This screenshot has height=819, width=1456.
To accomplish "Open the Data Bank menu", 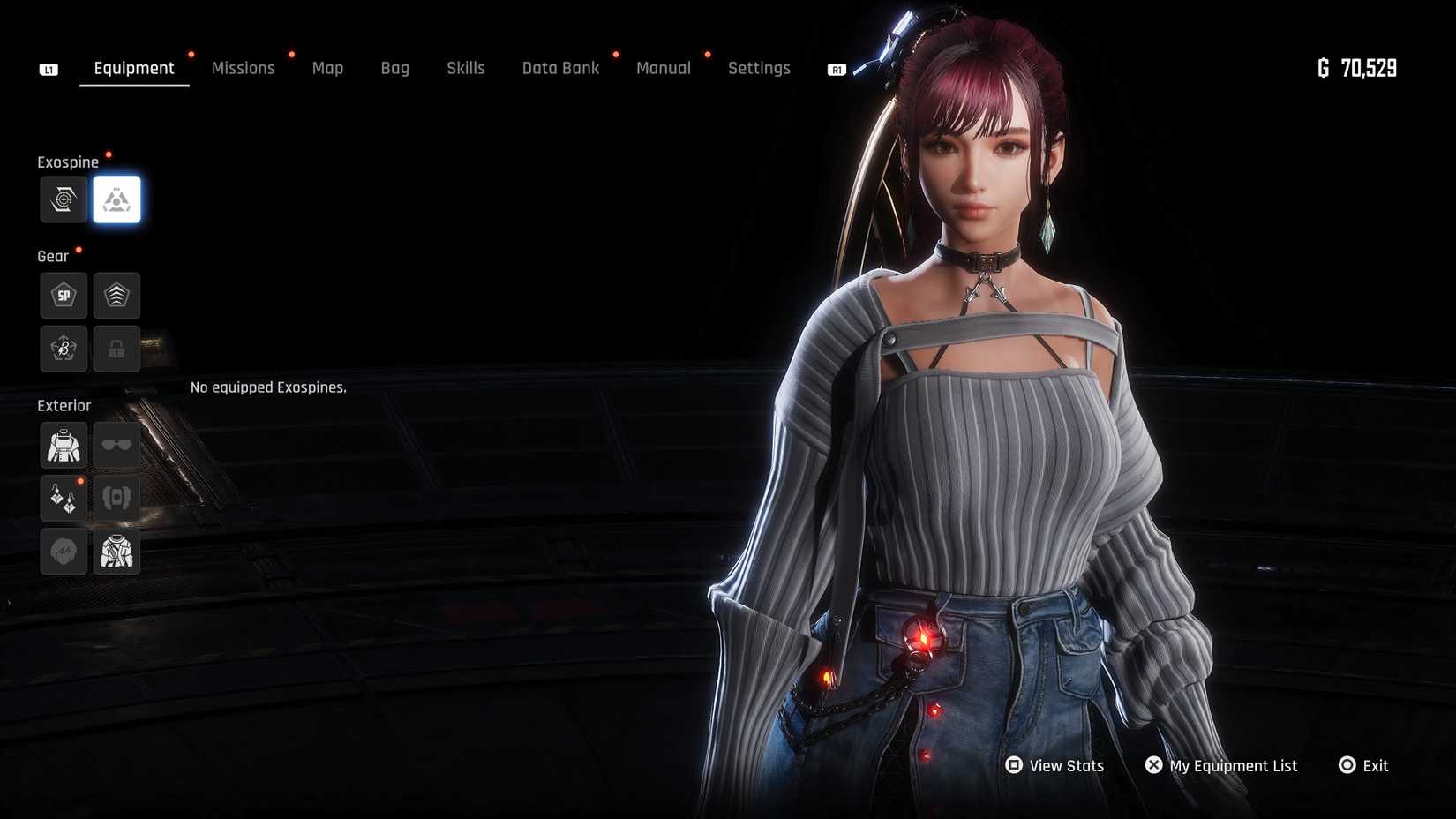I will [560, 68].
